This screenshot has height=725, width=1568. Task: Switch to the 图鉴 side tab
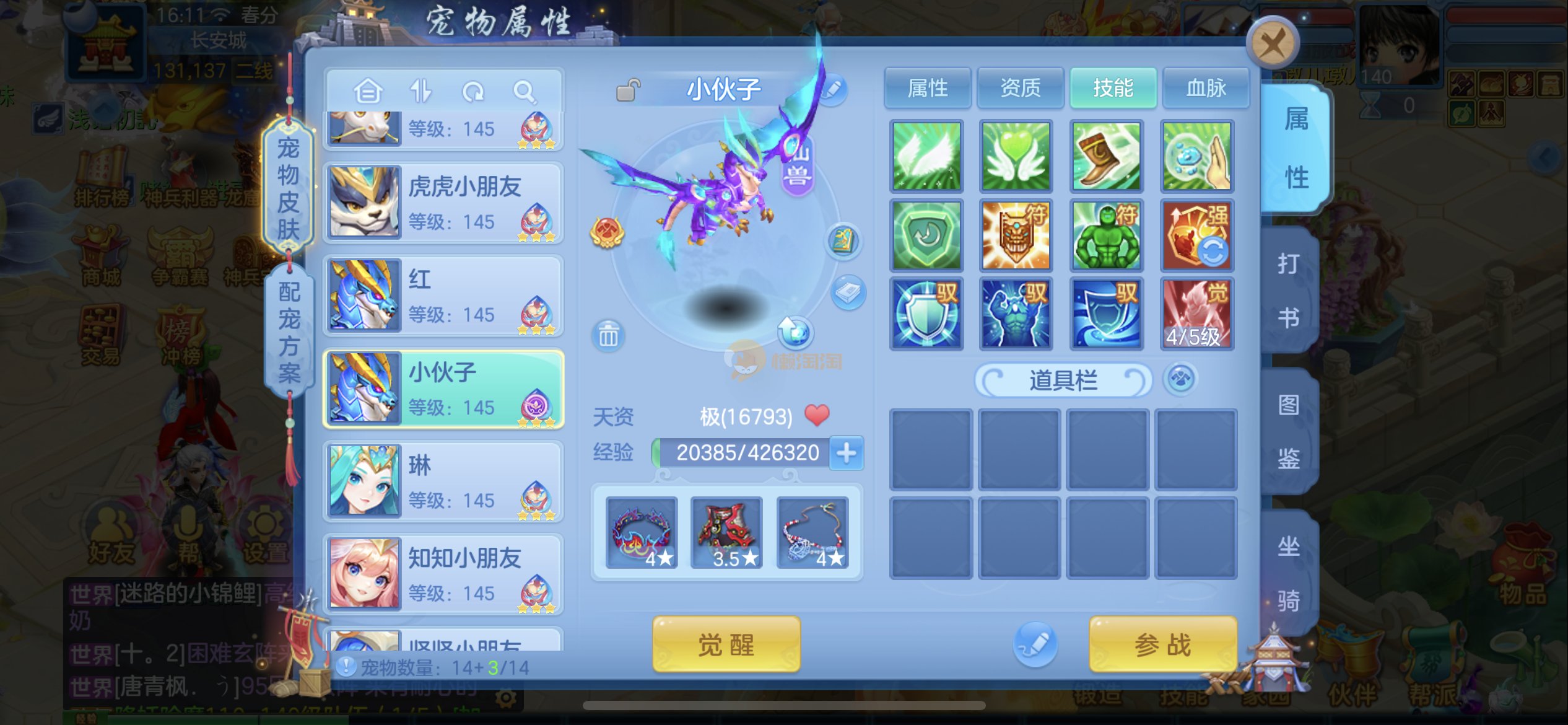click(x=1289, y=432)
